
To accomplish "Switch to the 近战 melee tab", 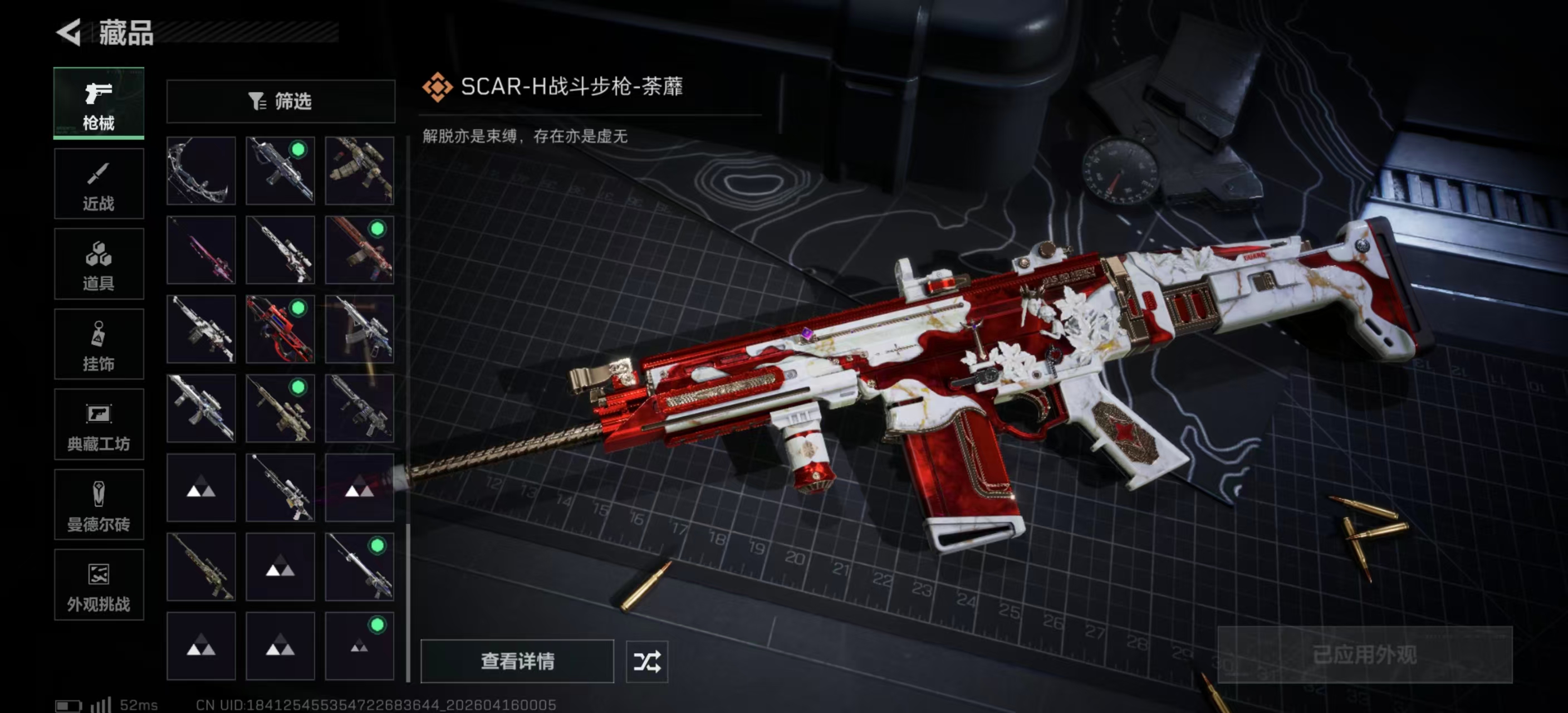I will pos(99,184).
